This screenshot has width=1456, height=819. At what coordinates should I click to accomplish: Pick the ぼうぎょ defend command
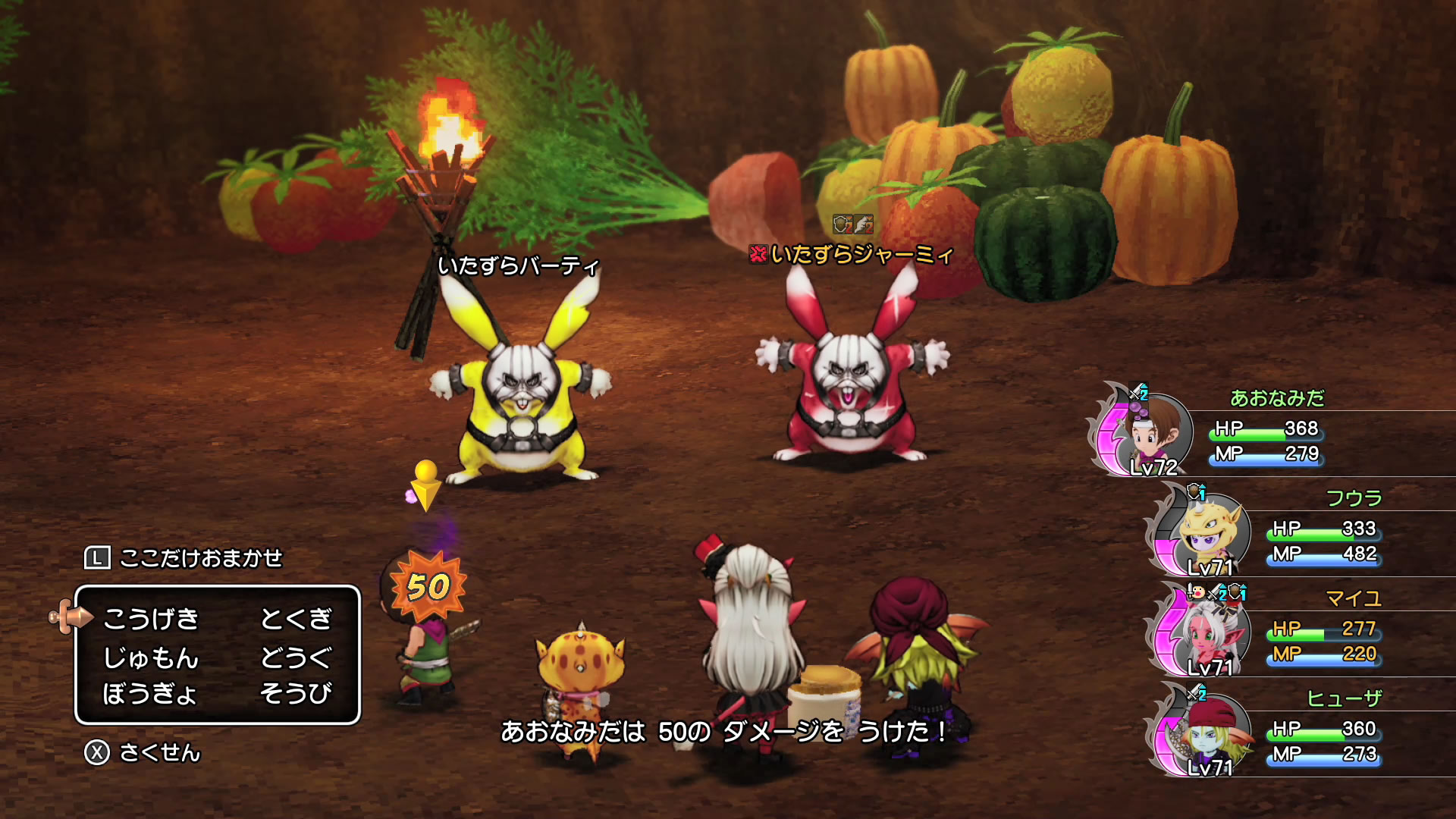(x=149, y=693)
